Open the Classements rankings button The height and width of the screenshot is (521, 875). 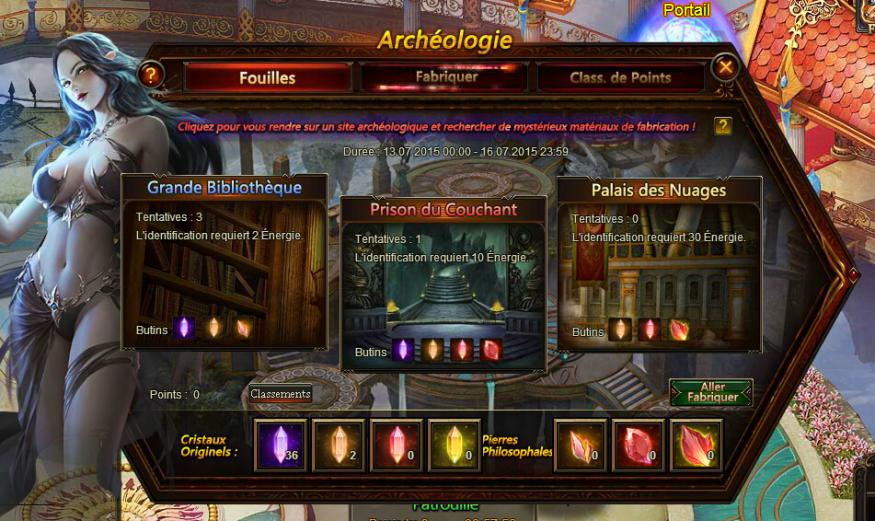pos(281,394)
